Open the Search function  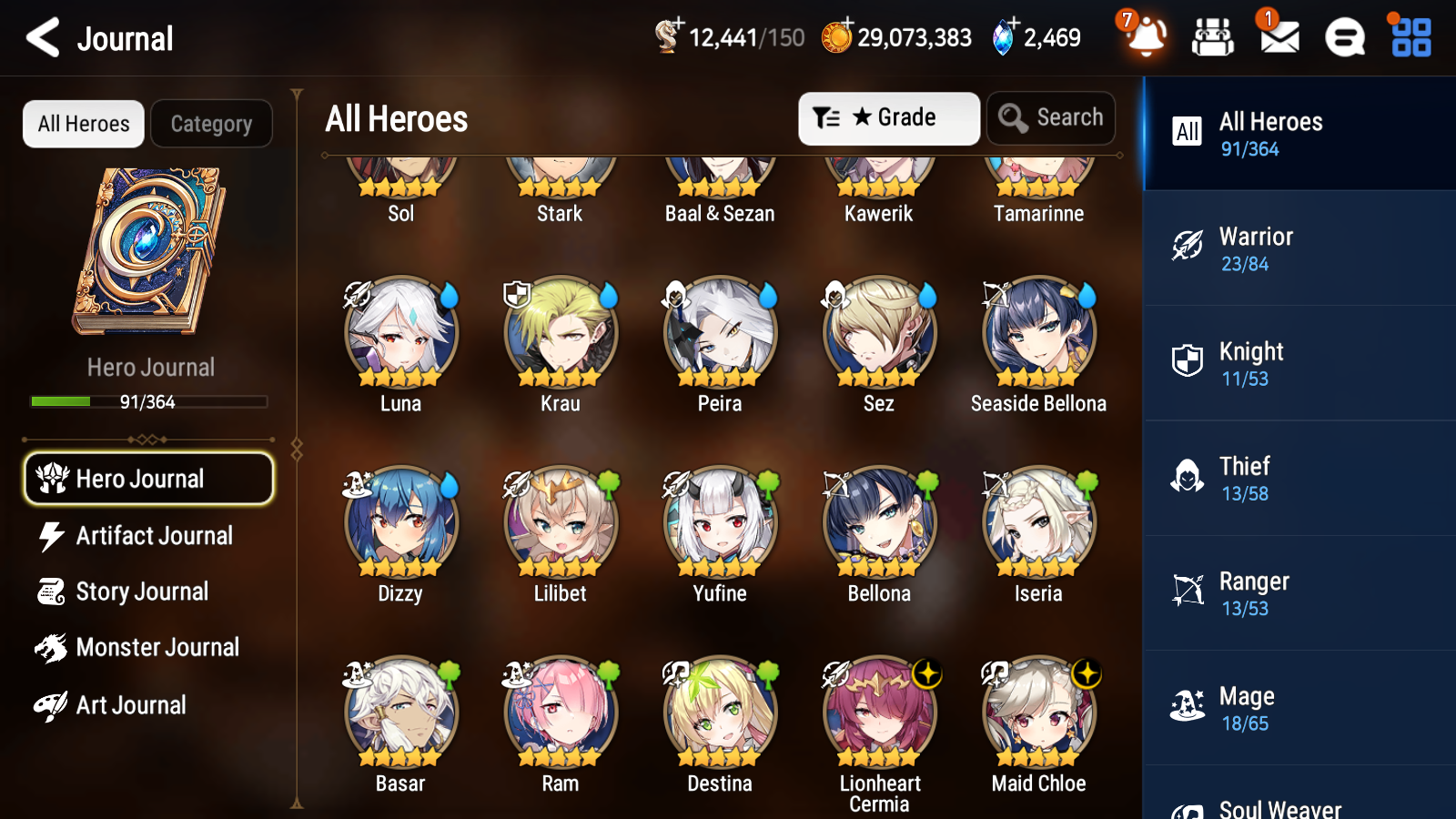tap(1050, 118)
